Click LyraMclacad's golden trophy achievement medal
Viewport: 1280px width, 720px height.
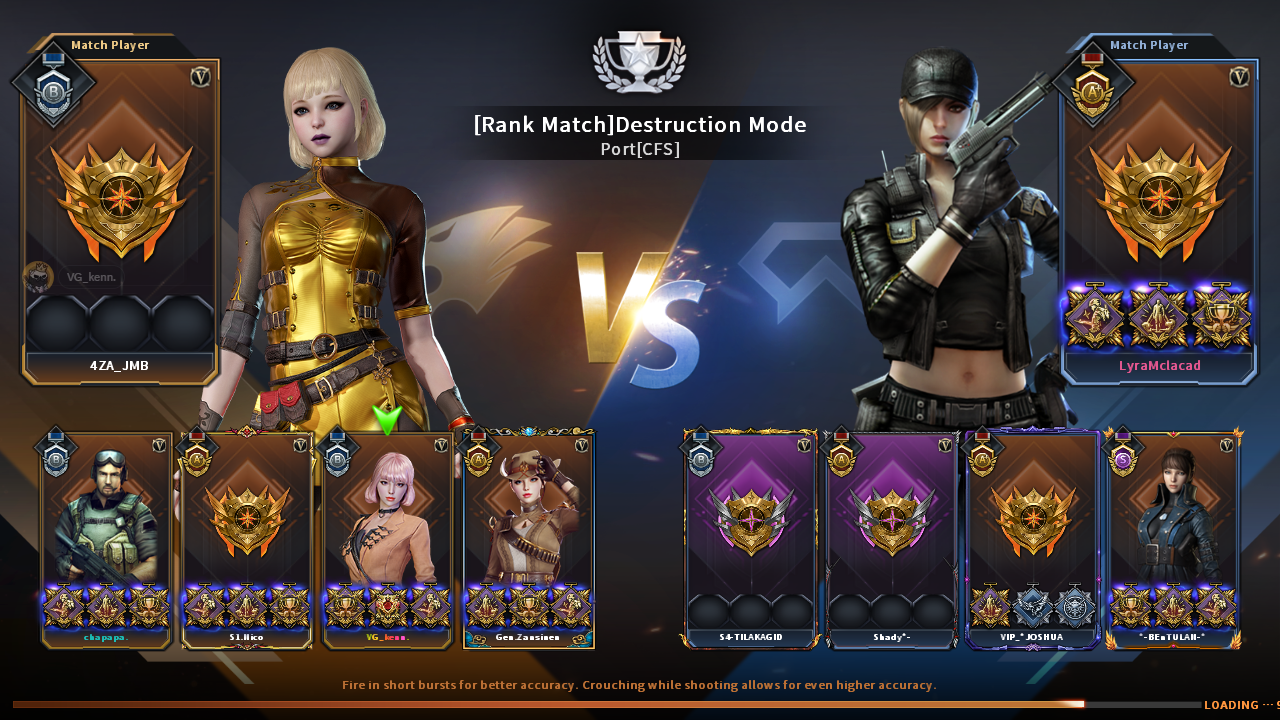click(x=1221, y=318)
